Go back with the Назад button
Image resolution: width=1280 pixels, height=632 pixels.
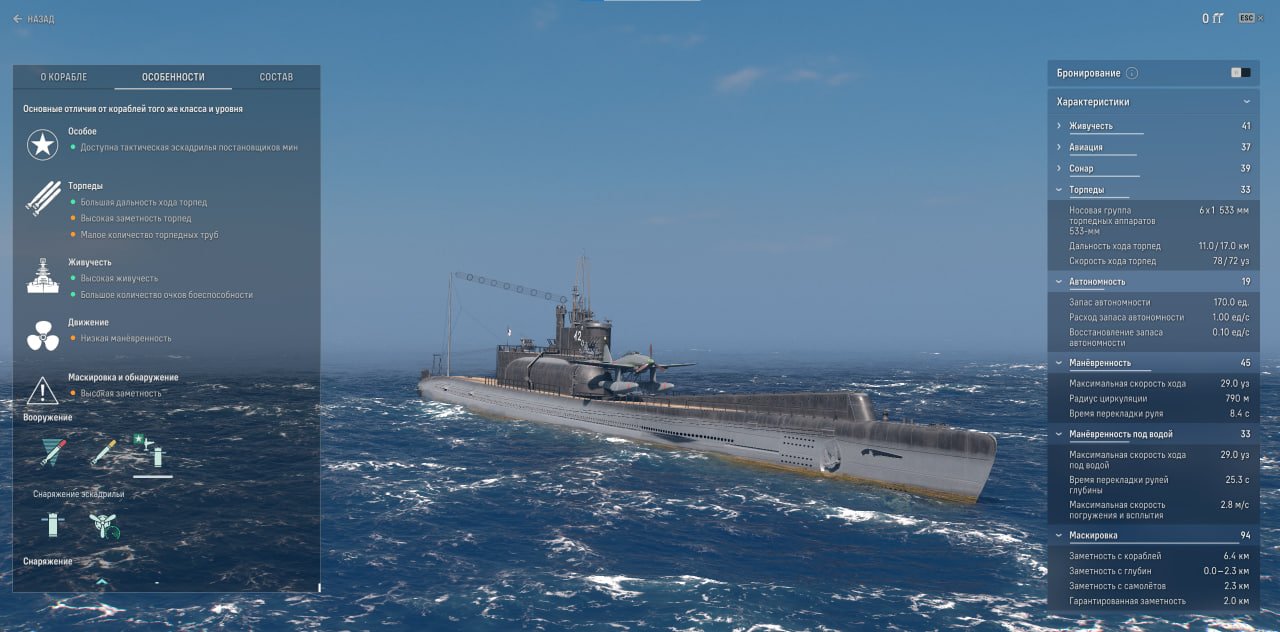34,19
